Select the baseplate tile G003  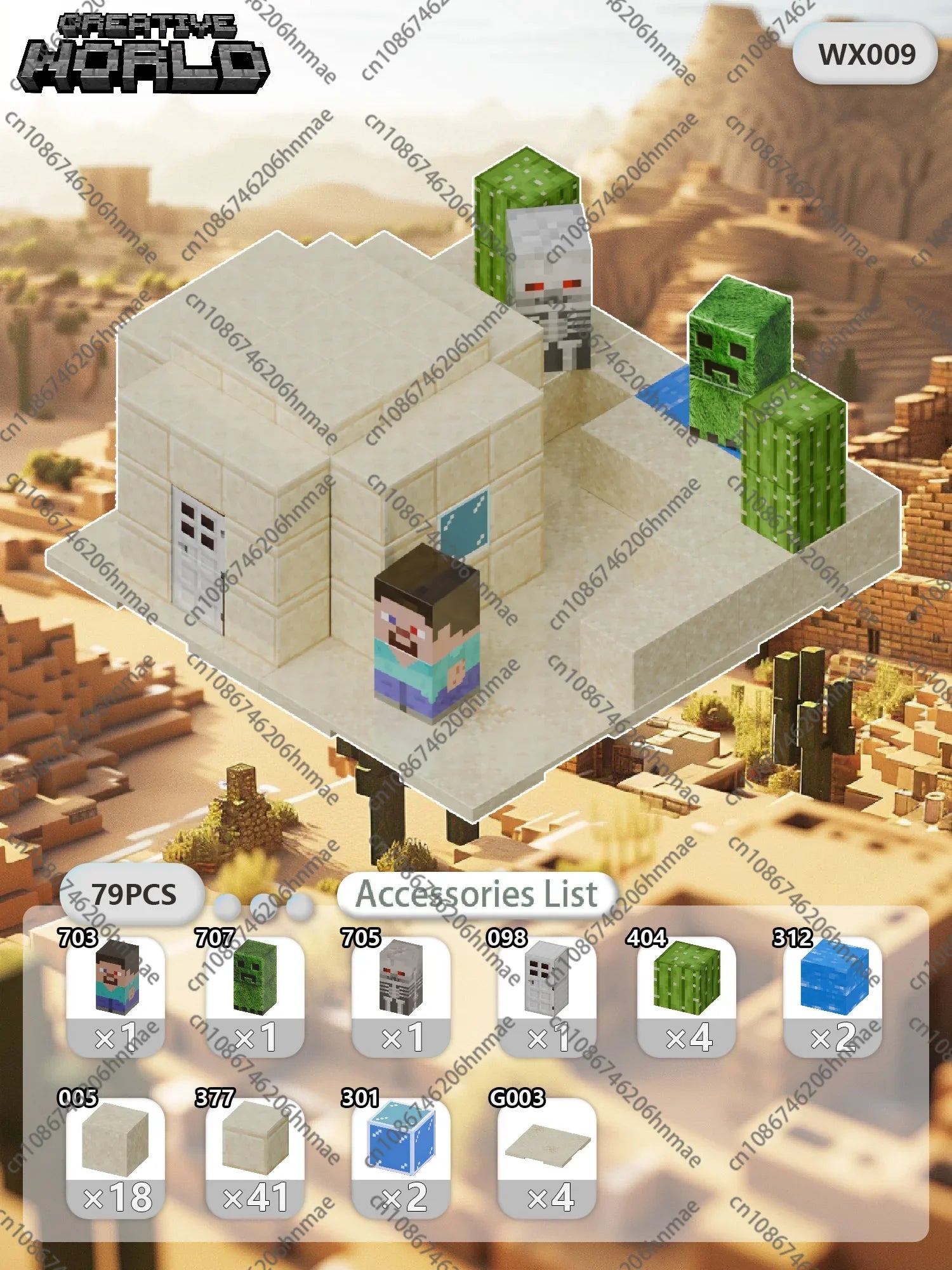point(547,1156)
